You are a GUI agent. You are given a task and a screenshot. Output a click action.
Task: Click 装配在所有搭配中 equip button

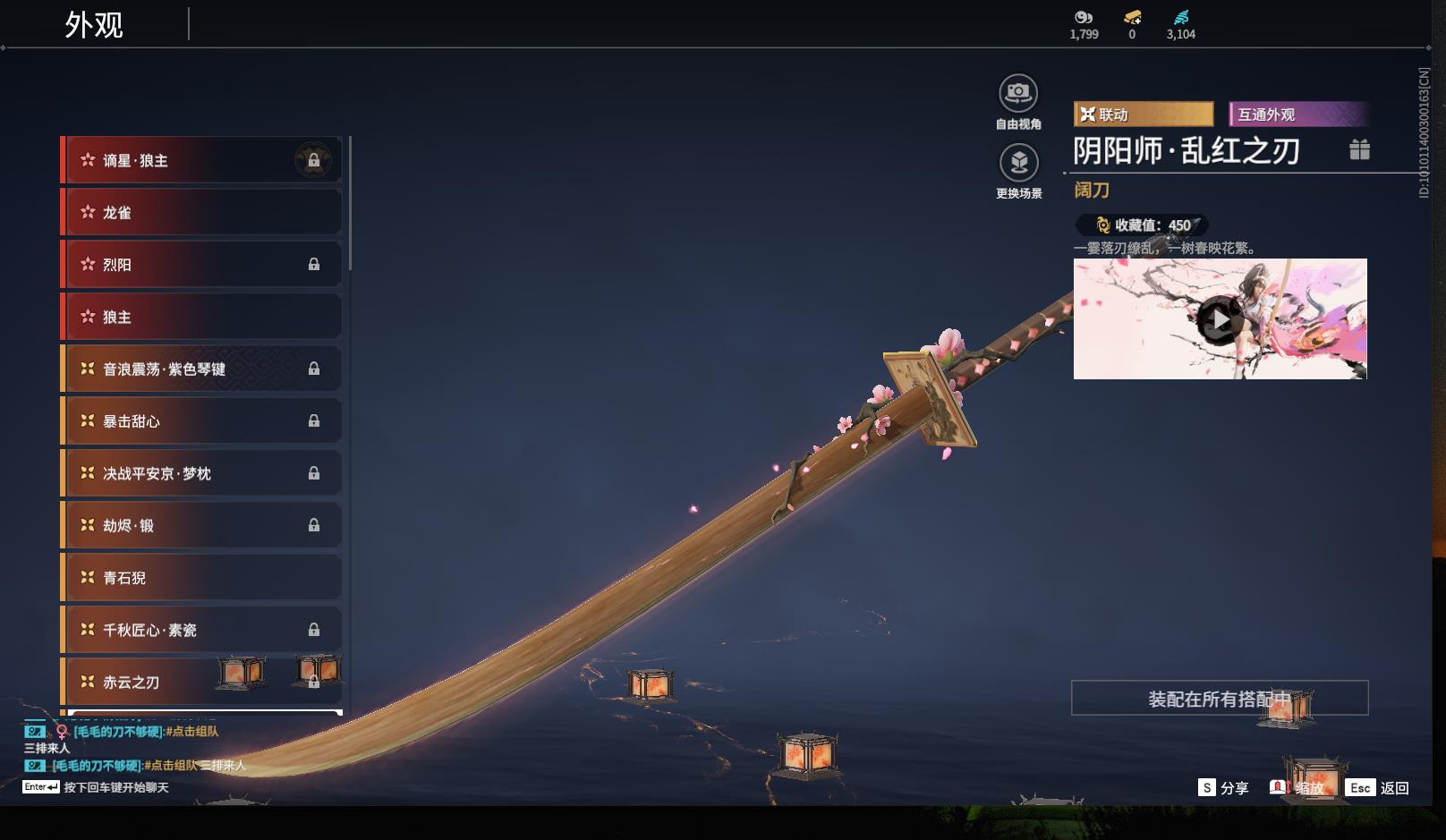[1219, 699]
